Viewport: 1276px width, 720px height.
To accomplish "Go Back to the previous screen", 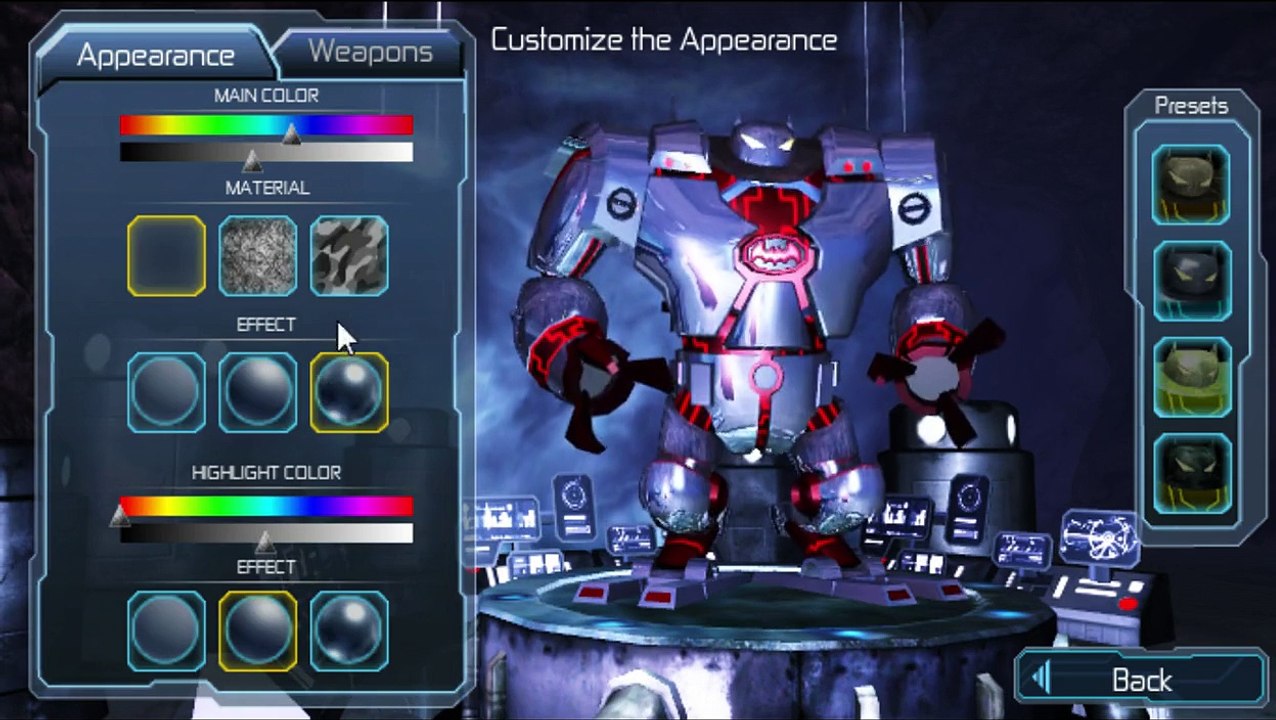I will 1141,680.
